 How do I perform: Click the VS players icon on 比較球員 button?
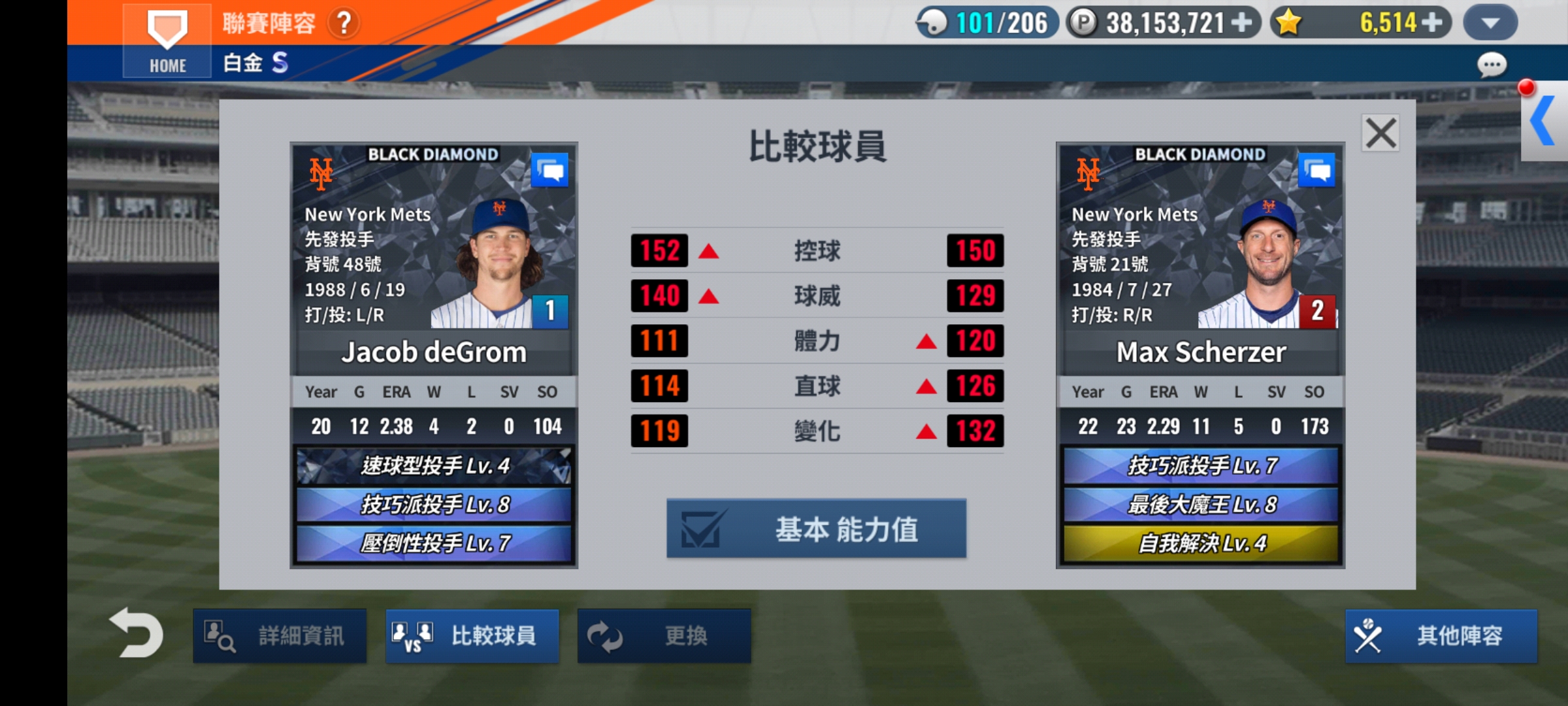(x=411, y=635)
